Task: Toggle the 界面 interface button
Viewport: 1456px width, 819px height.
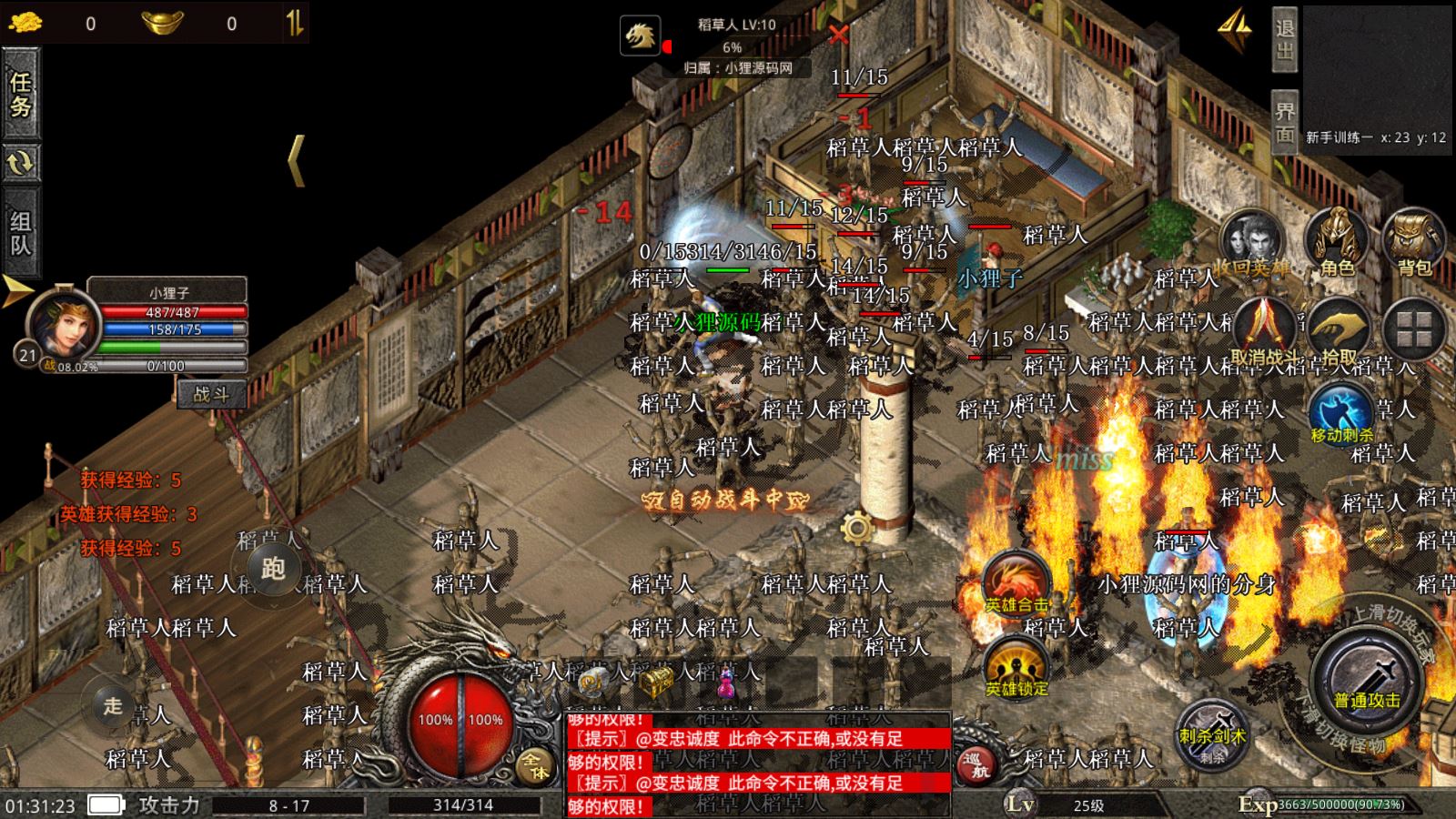Action: point(1284,122)
